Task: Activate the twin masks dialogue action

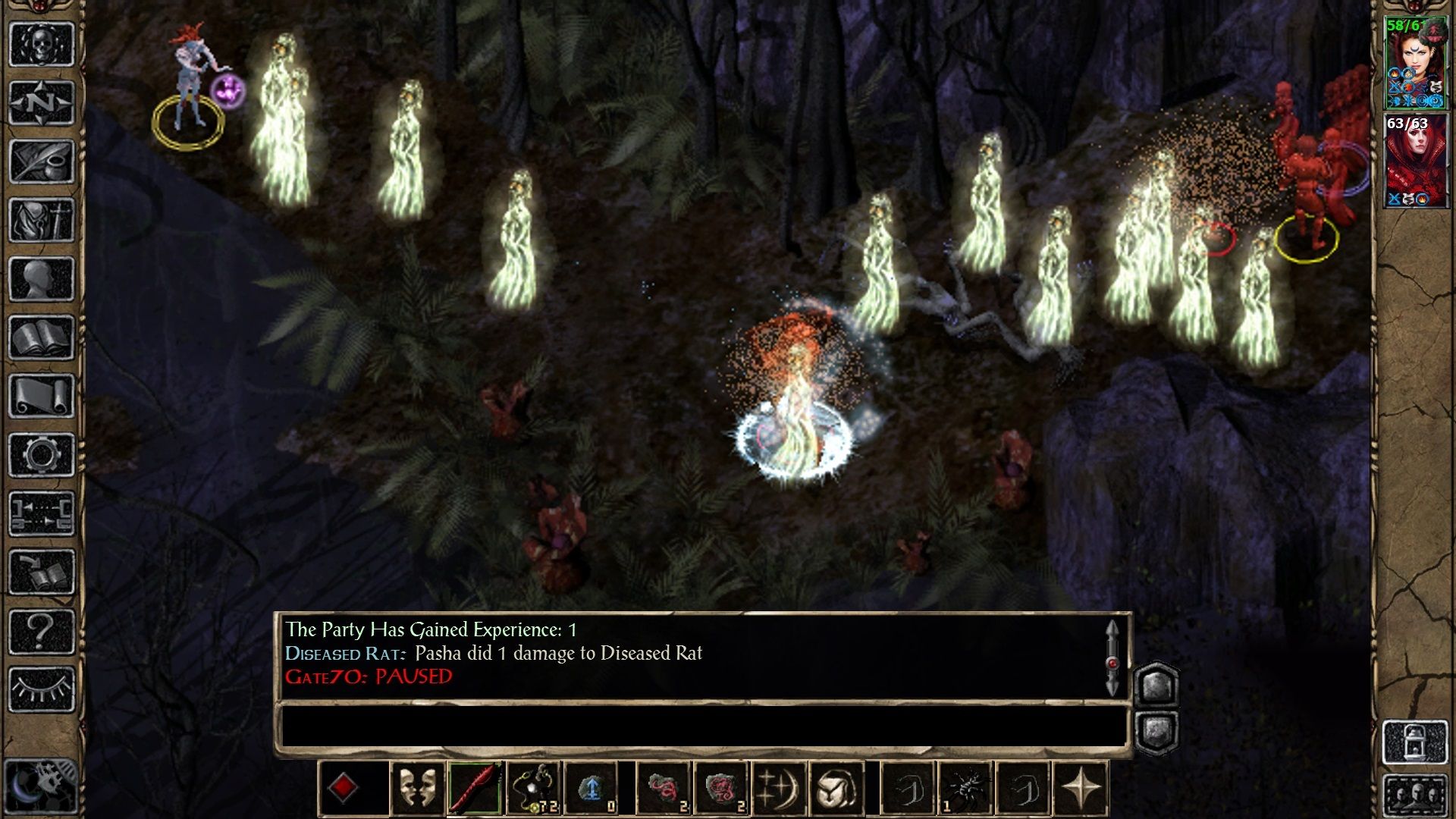Action: click(x=416, y=789)
